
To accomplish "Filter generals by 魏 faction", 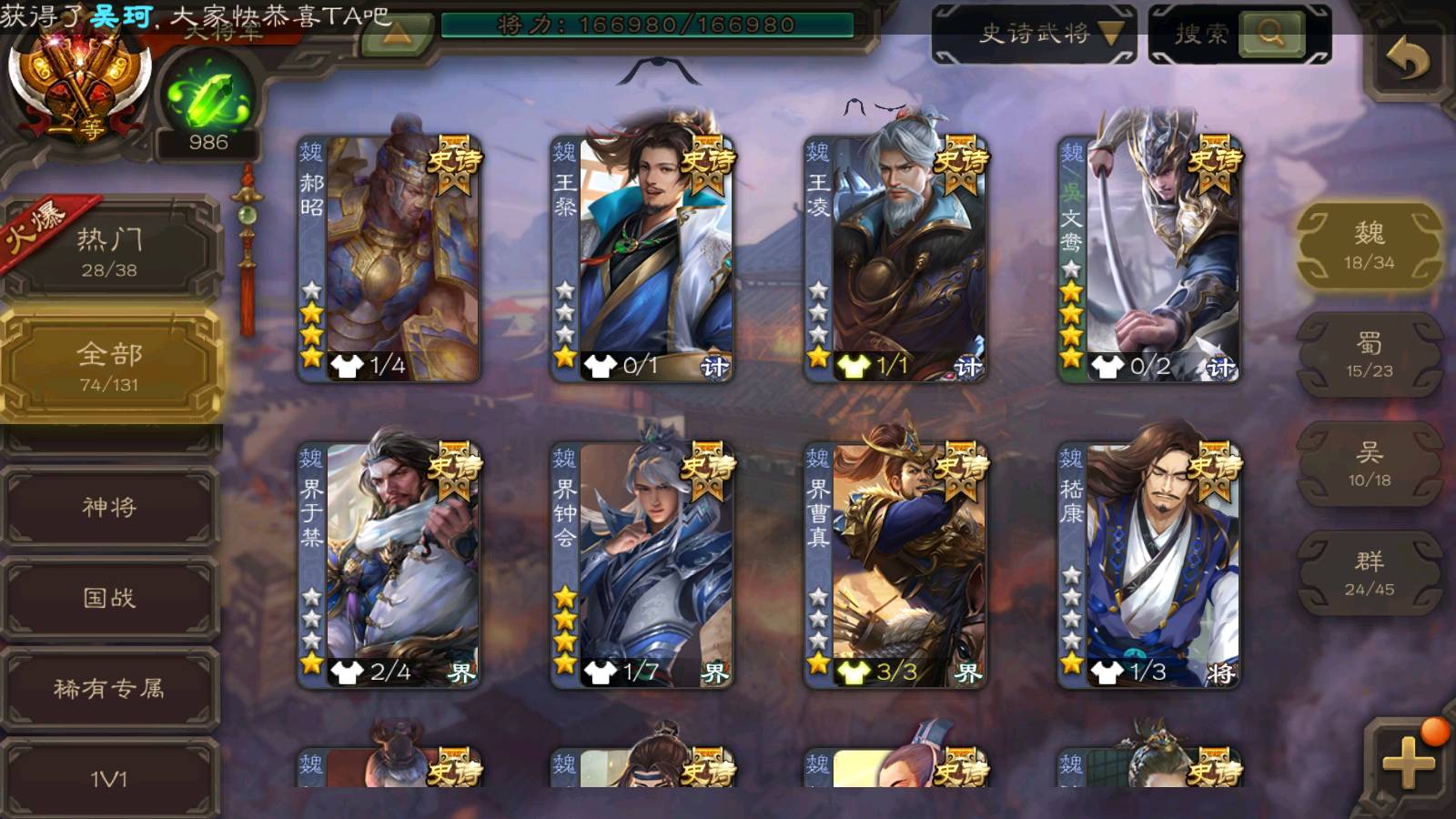I will pyautogui.click(x=1369, y=246).
